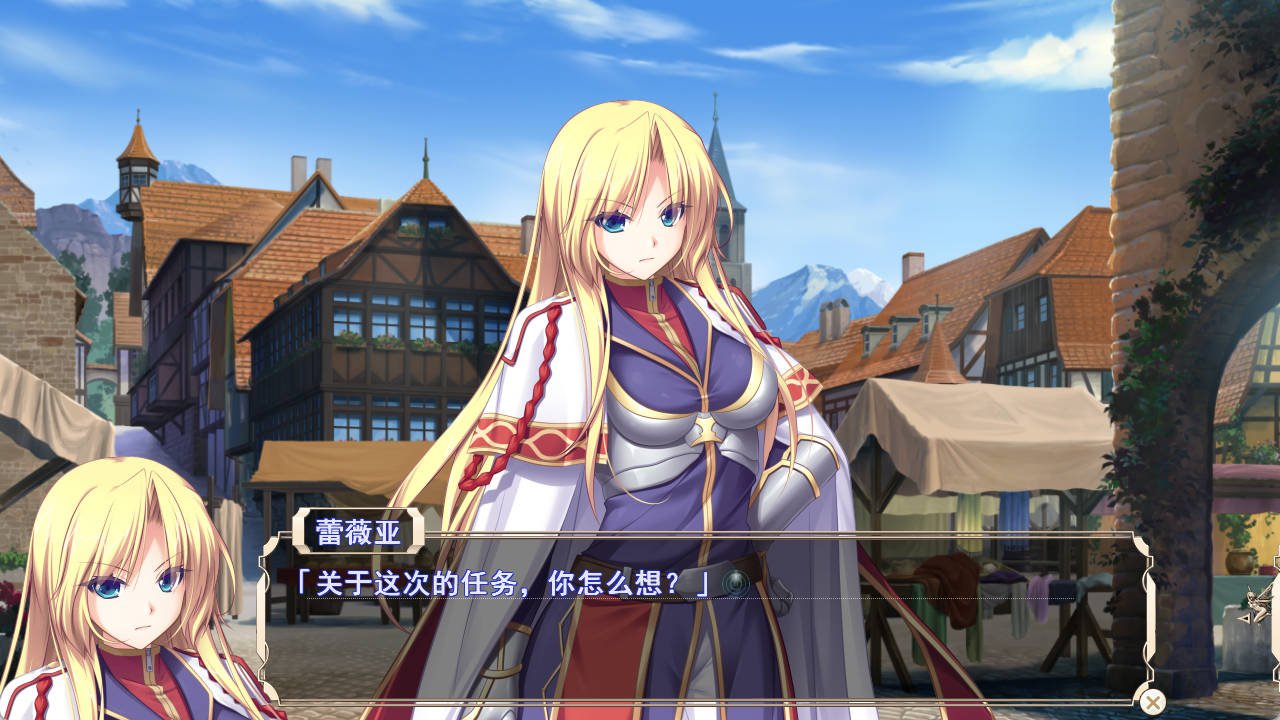Expand the side panel with the left-pointing triangle arrow
The height and width of the screenshot is (720, 1280).
click(x=1246, y=618)
